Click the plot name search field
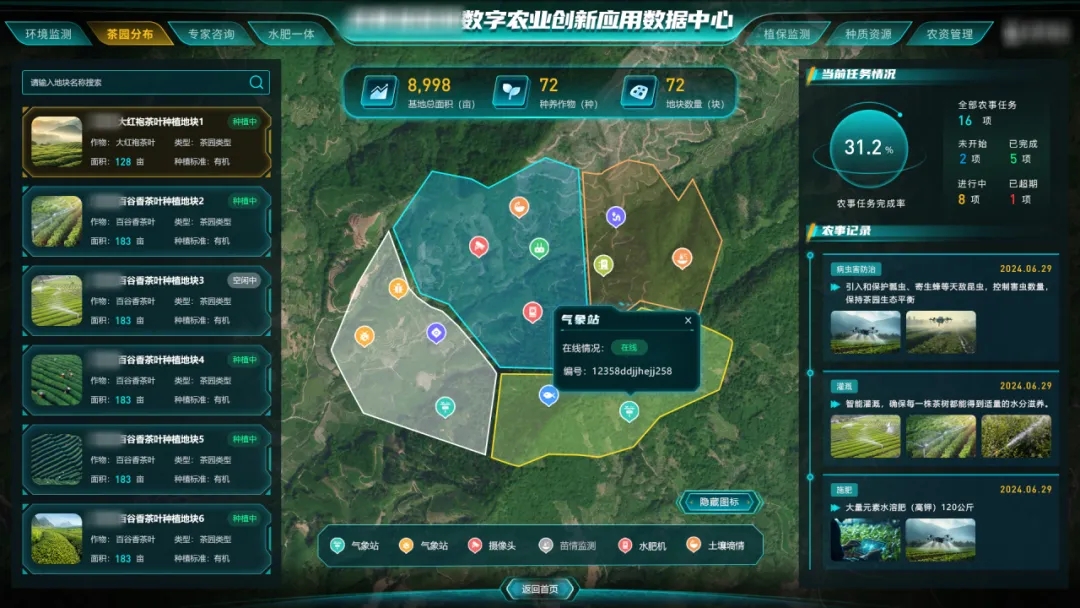Screen dimensions: 1080x608 coord(135,82)
